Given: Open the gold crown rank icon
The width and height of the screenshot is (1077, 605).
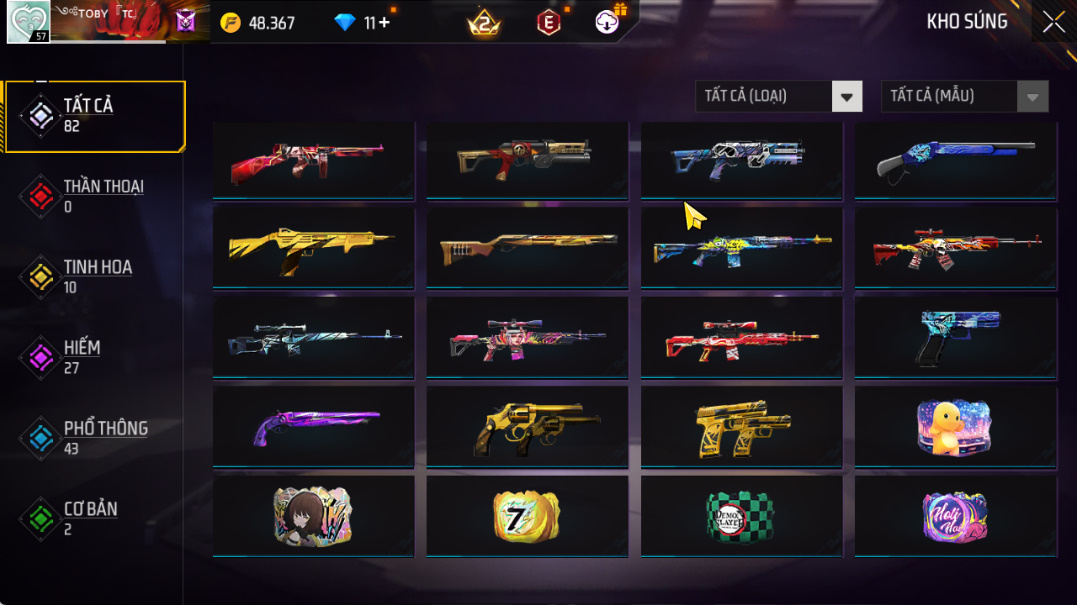Looking at the screenshot, I should coord(484,22).
